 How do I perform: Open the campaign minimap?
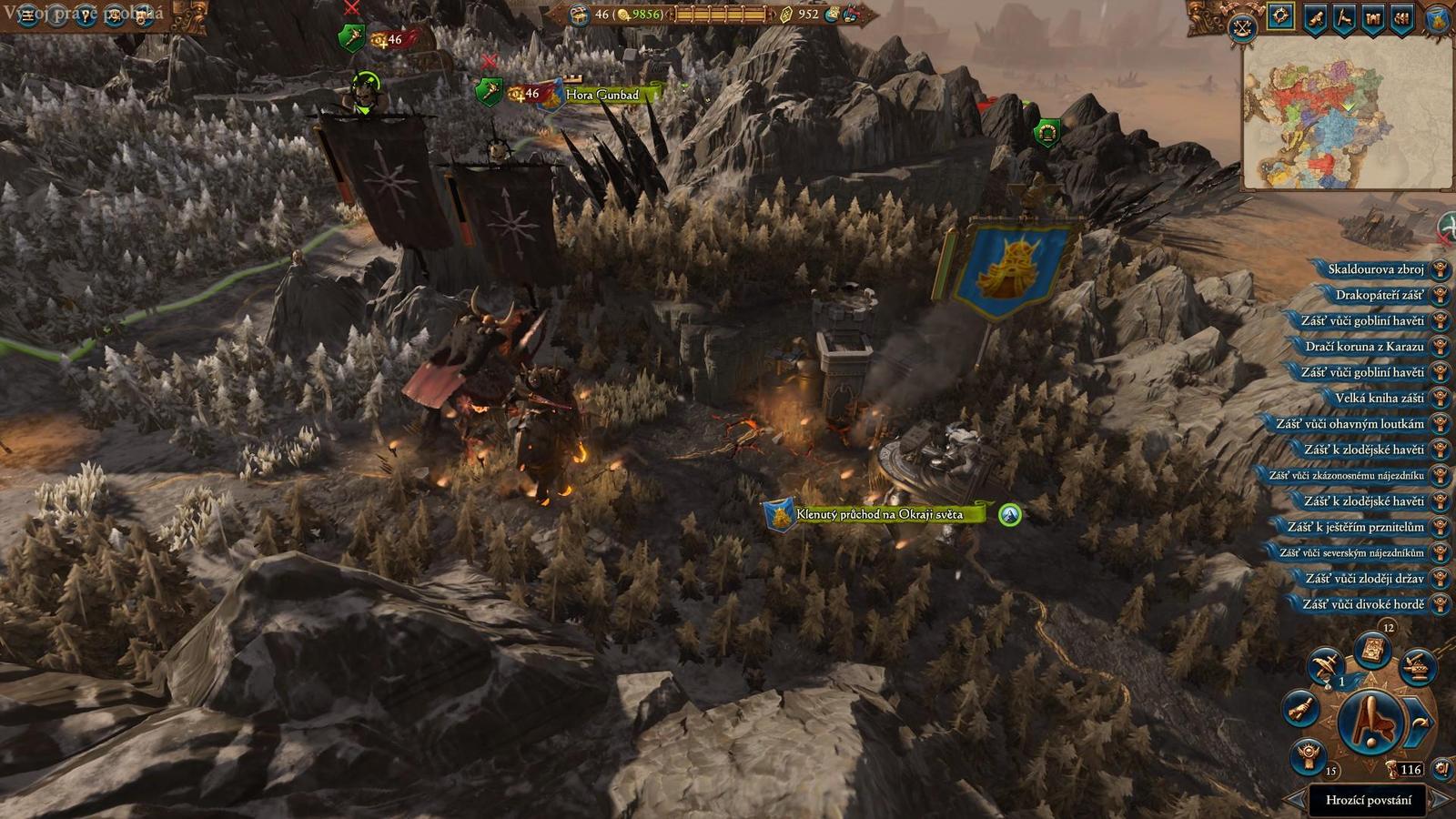pos(1345,113)
